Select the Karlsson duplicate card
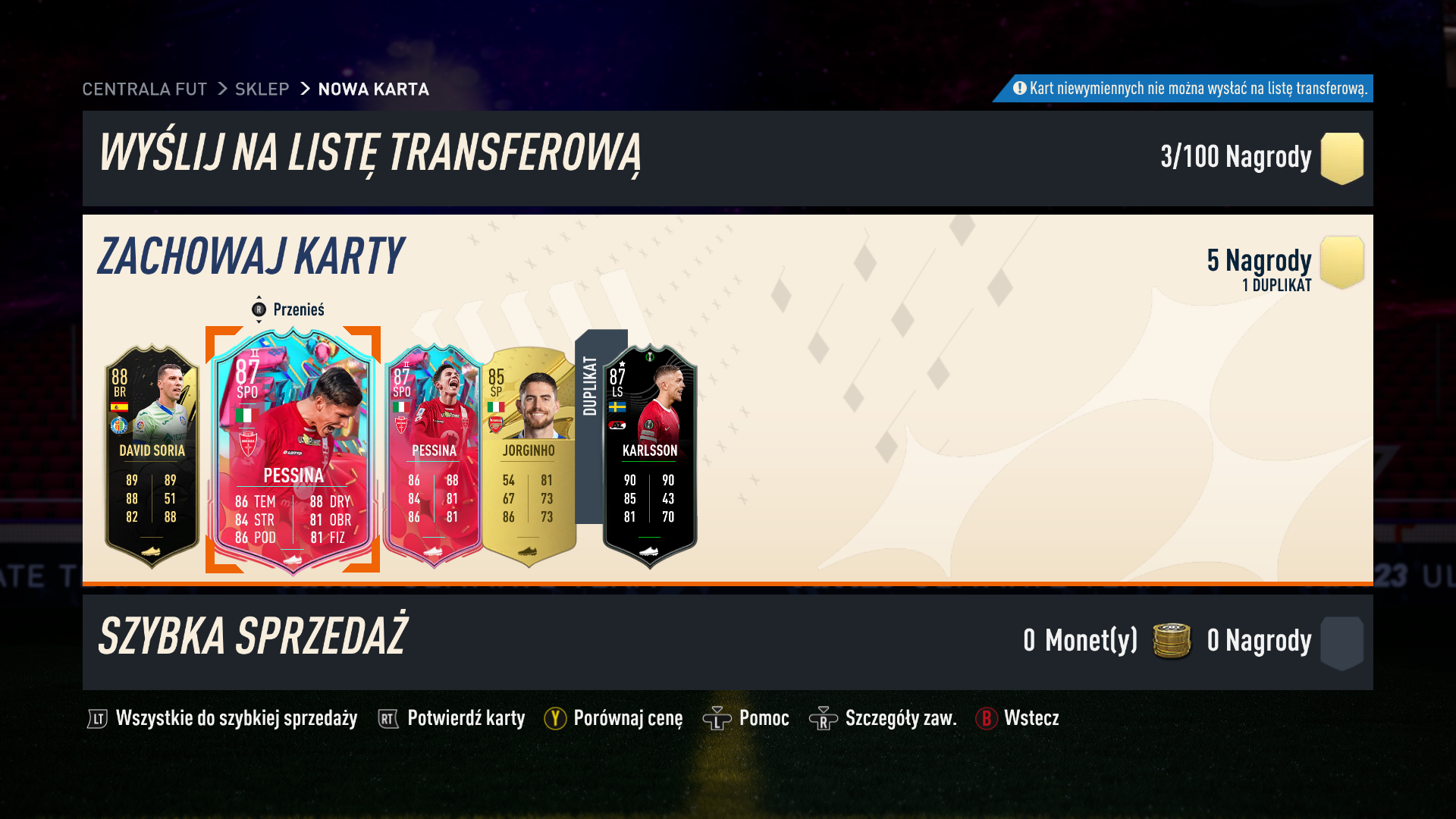Viewport: 1456px width, 819px height. coord(649,455)
